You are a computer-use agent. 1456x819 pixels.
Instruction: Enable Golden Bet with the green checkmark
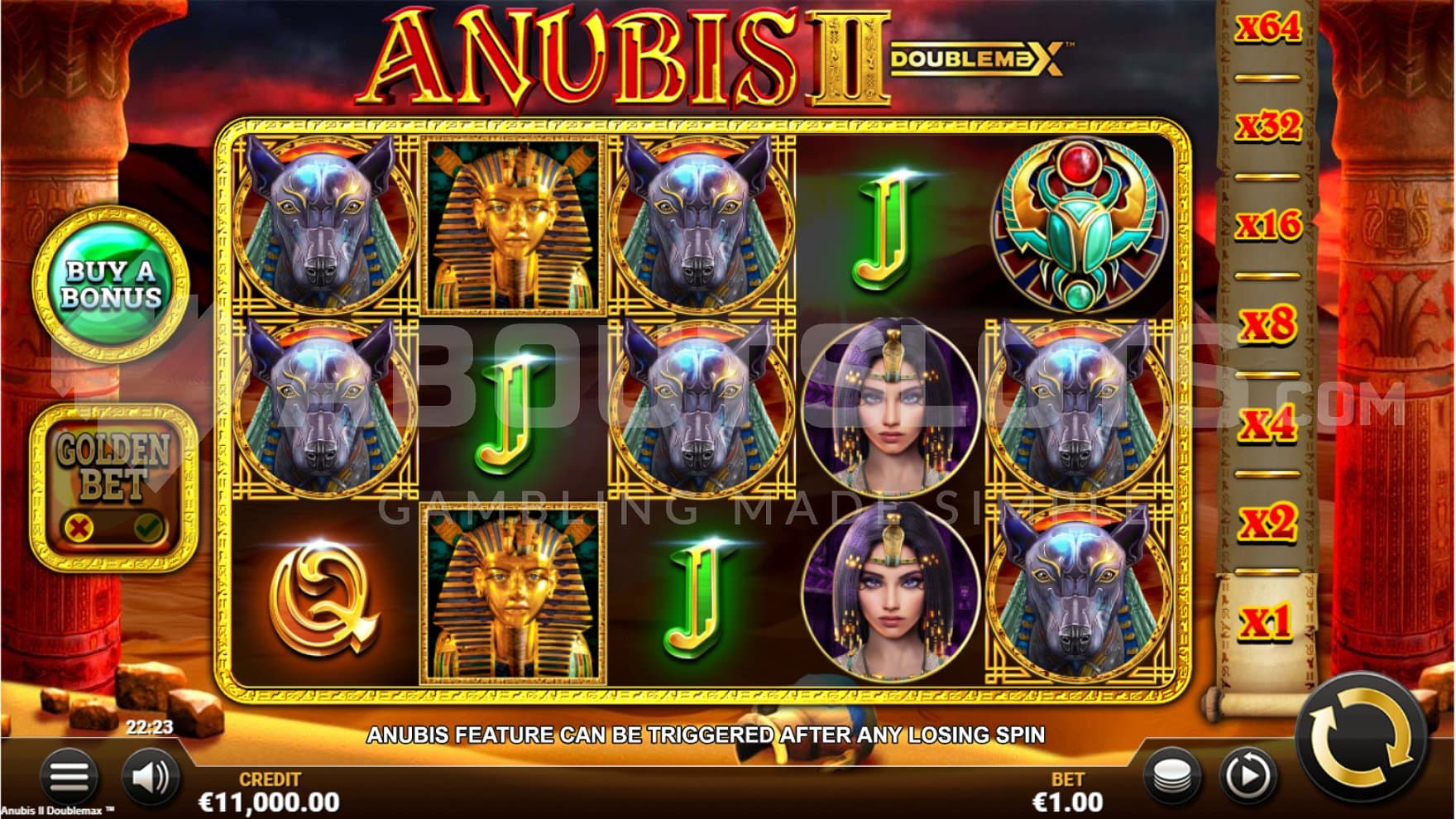point(149,526)
